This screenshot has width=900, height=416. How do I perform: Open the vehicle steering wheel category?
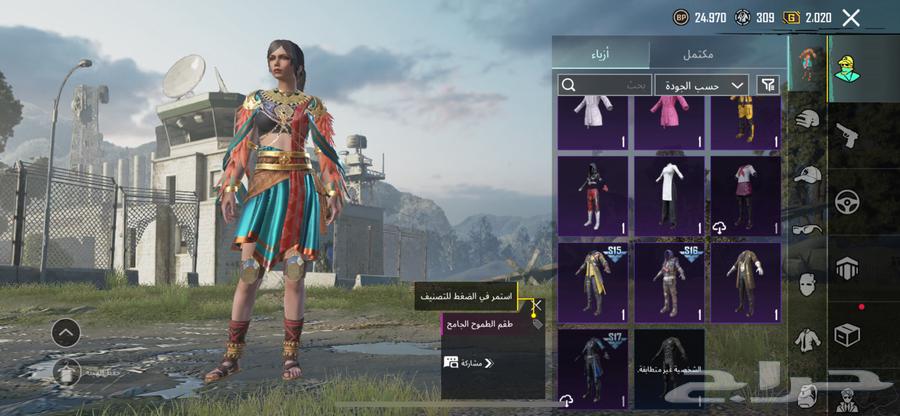click(846, 200)
